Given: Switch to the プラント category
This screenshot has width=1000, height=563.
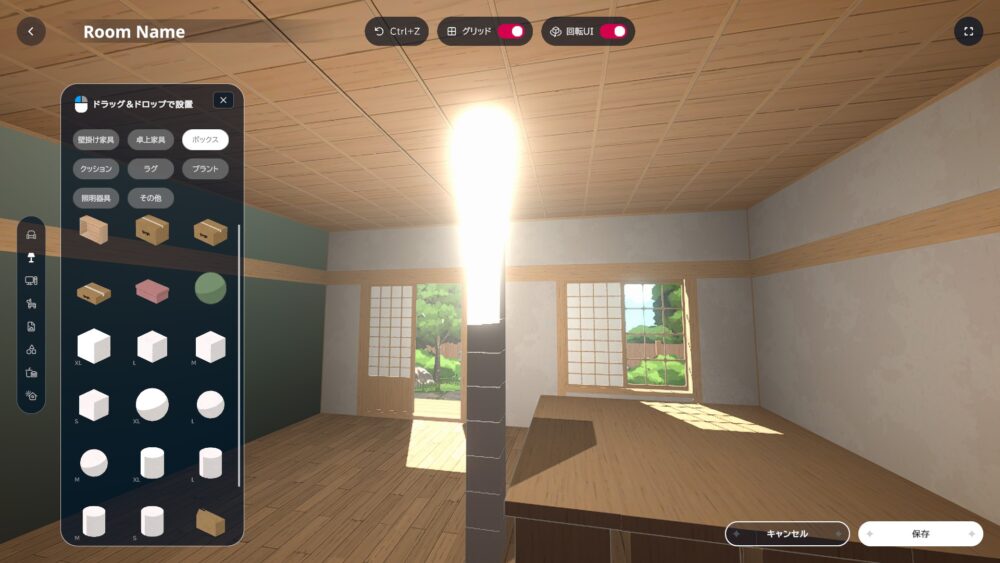Looking at the screenshot, I should coord(205,169).
